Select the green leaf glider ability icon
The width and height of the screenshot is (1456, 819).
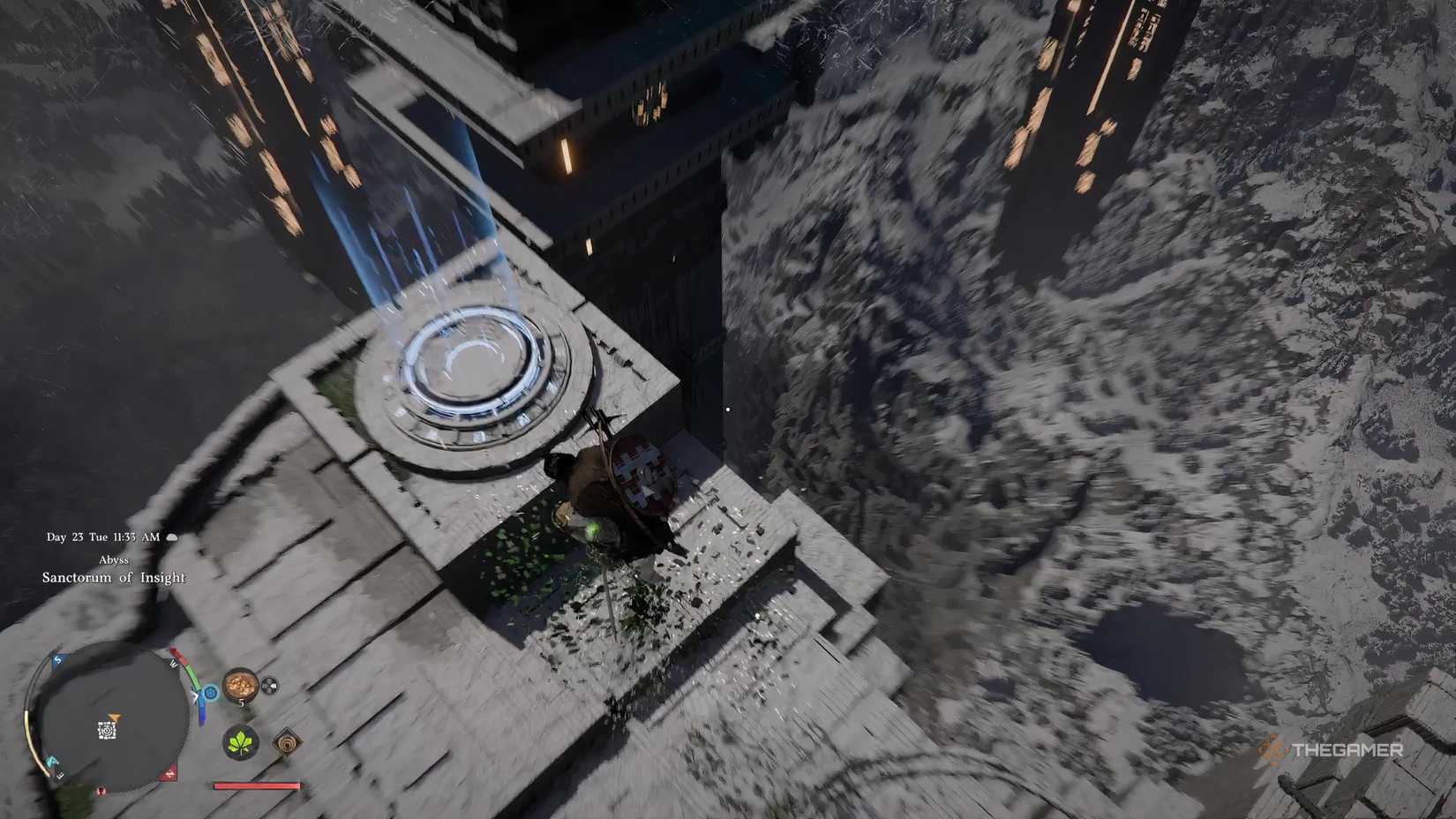coord(241,743)
